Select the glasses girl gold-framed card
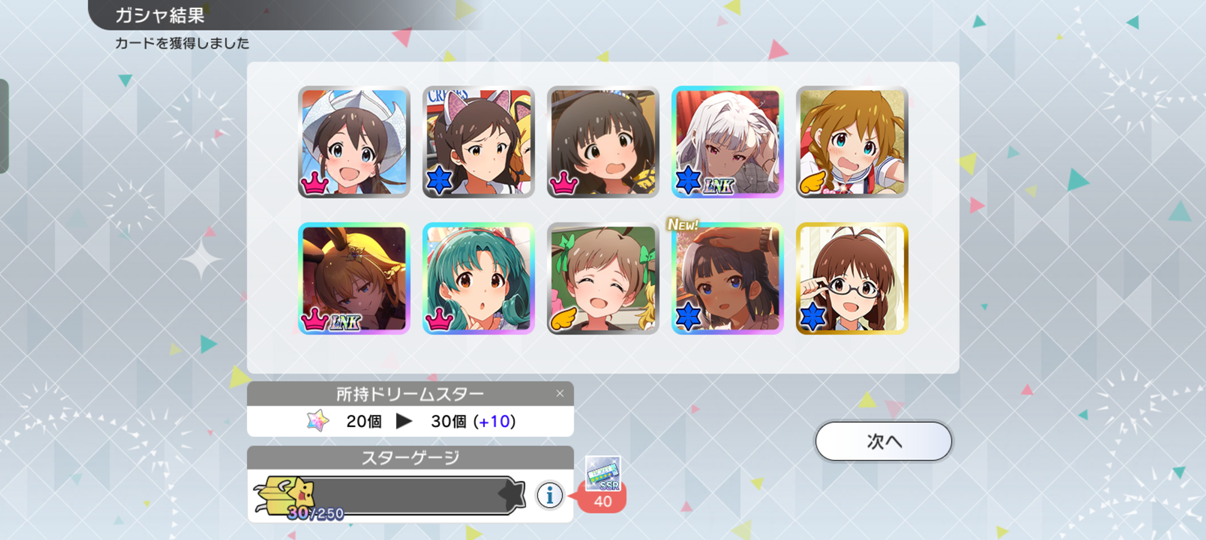The height and width of the screenshot is (540, 1206). (852, 278)
